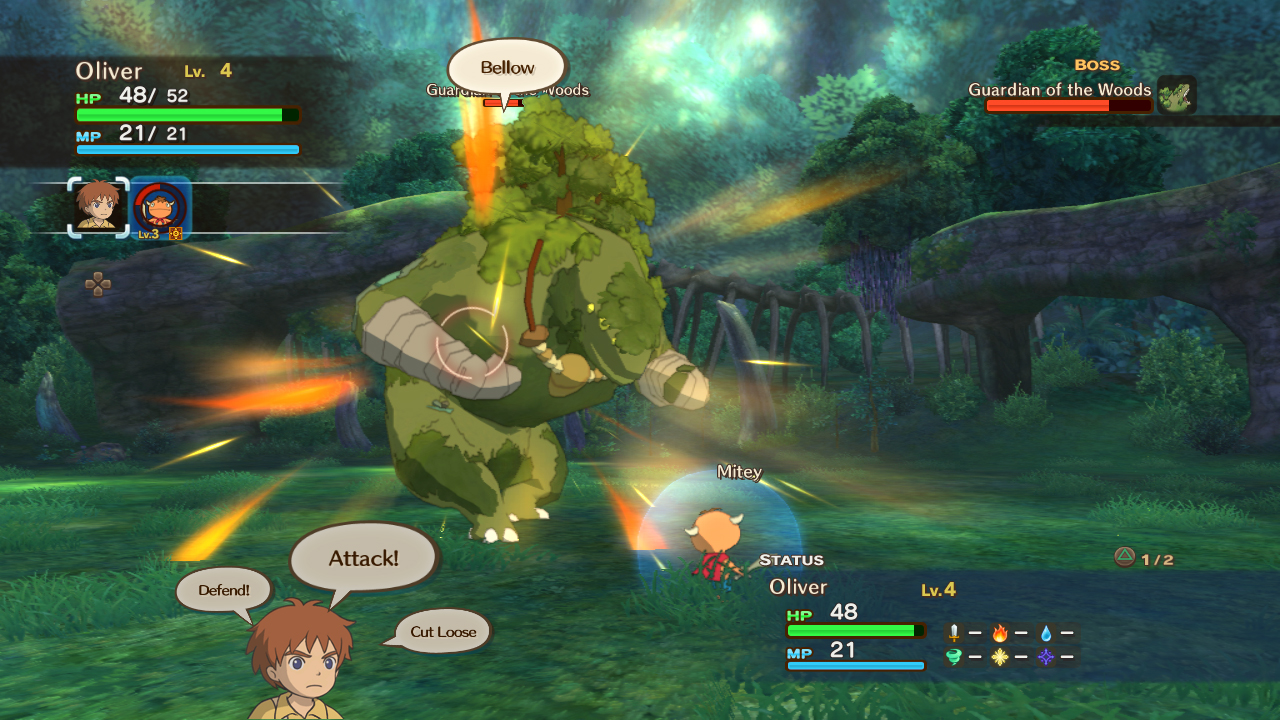
Task: Select the Attack! command
Action: (362, 557)
